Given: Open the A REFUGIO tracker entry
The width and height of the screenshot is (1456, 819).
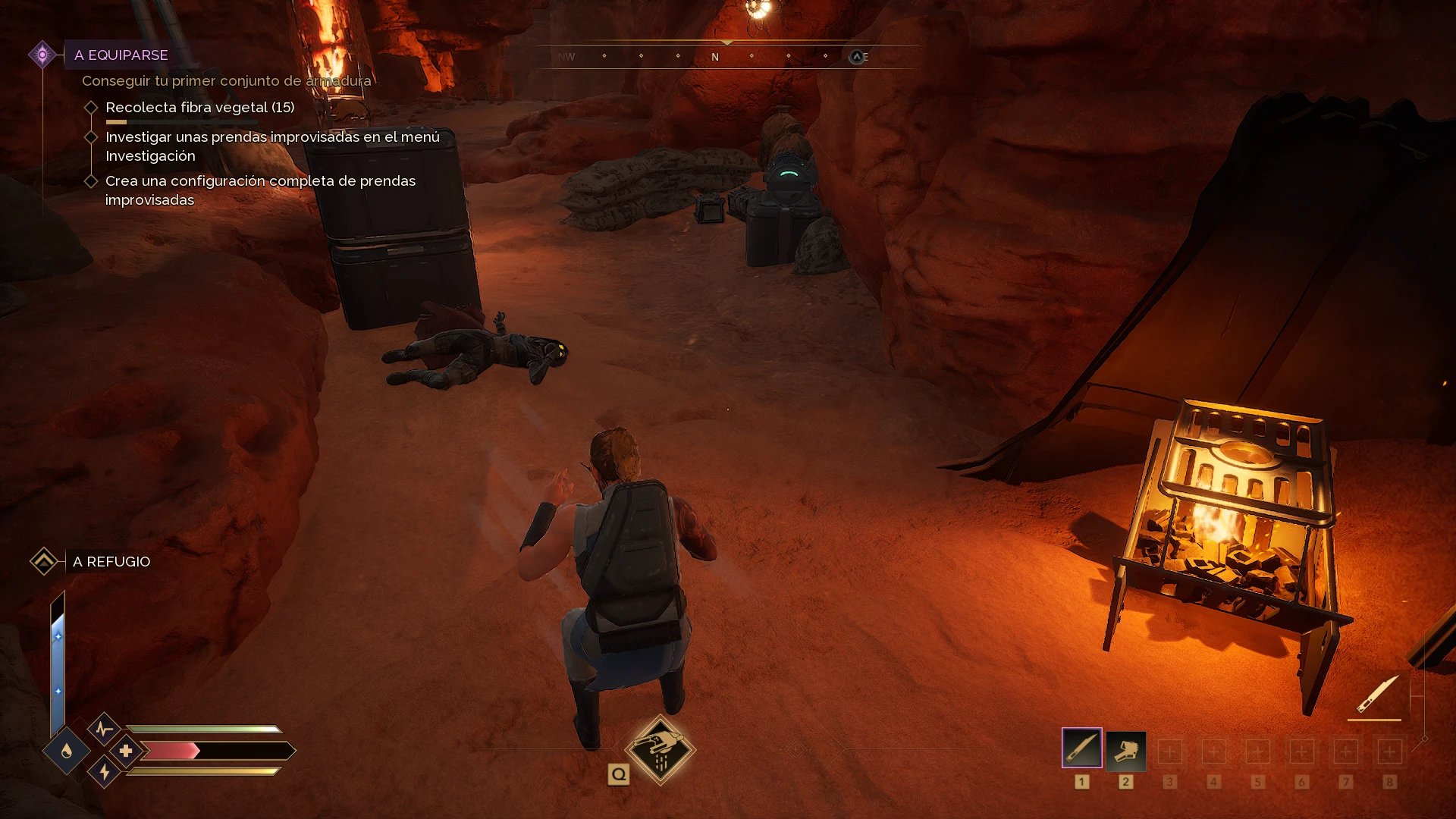Looking at the screenshot, I should click(x=111, y=562).
